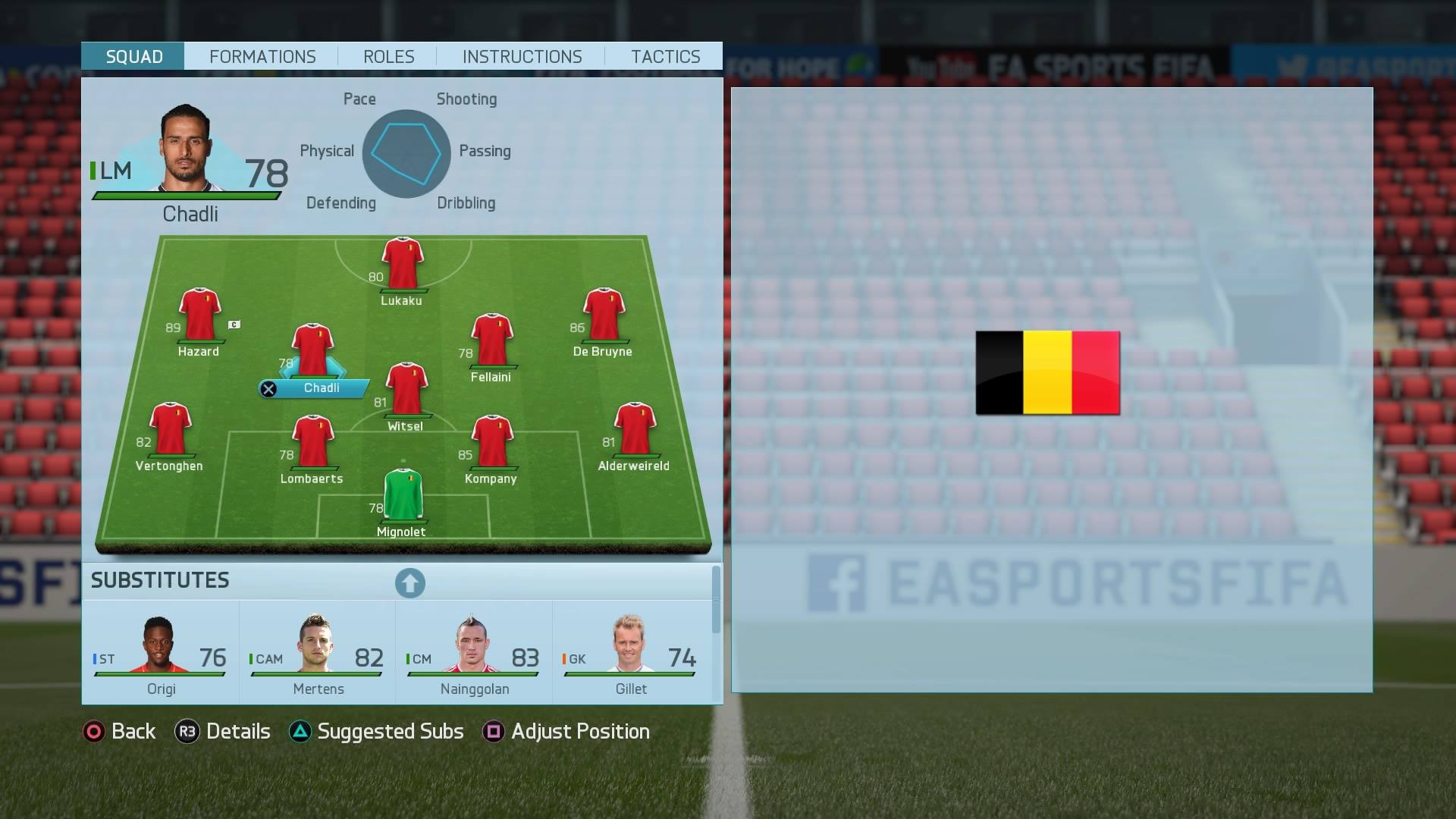The height and width of the screenshot is (819, 1456).
Task: Choose substitute Nainggolan's card
Action: [x=474, y=652]
